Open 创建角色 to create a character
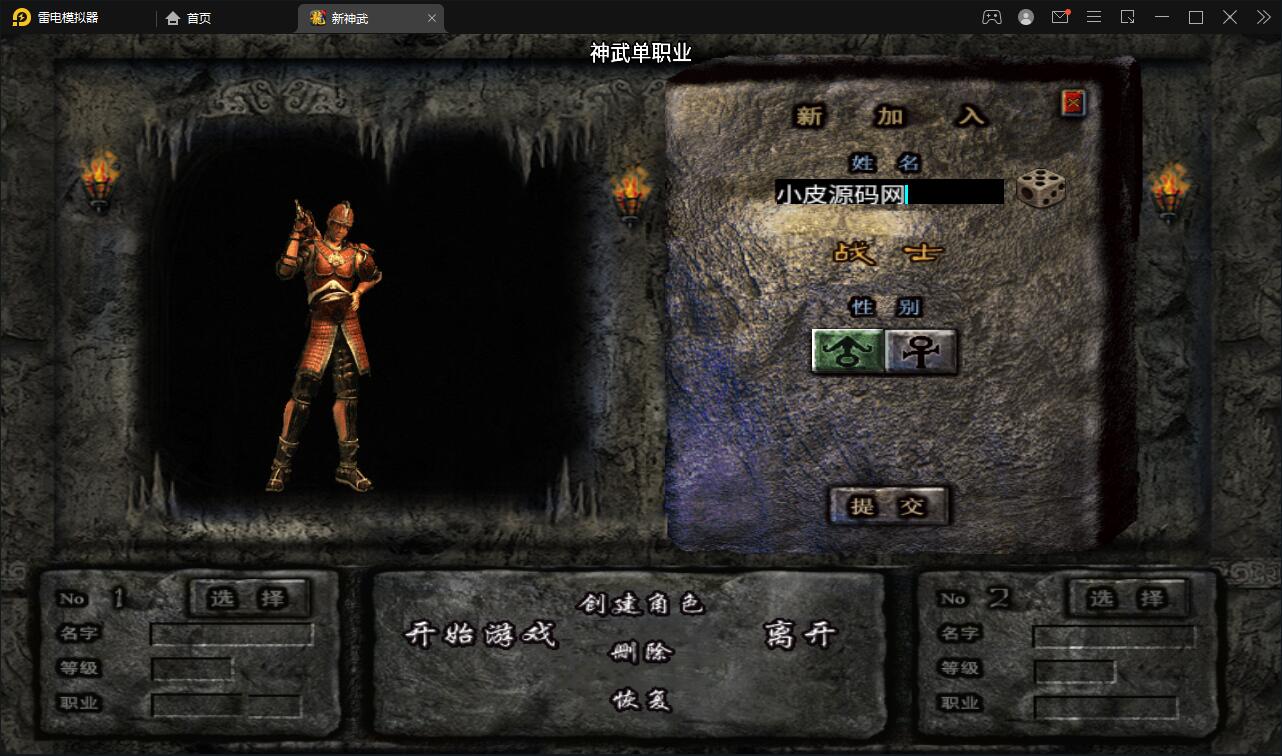1282x756 pixels. [x=640, y=603]
